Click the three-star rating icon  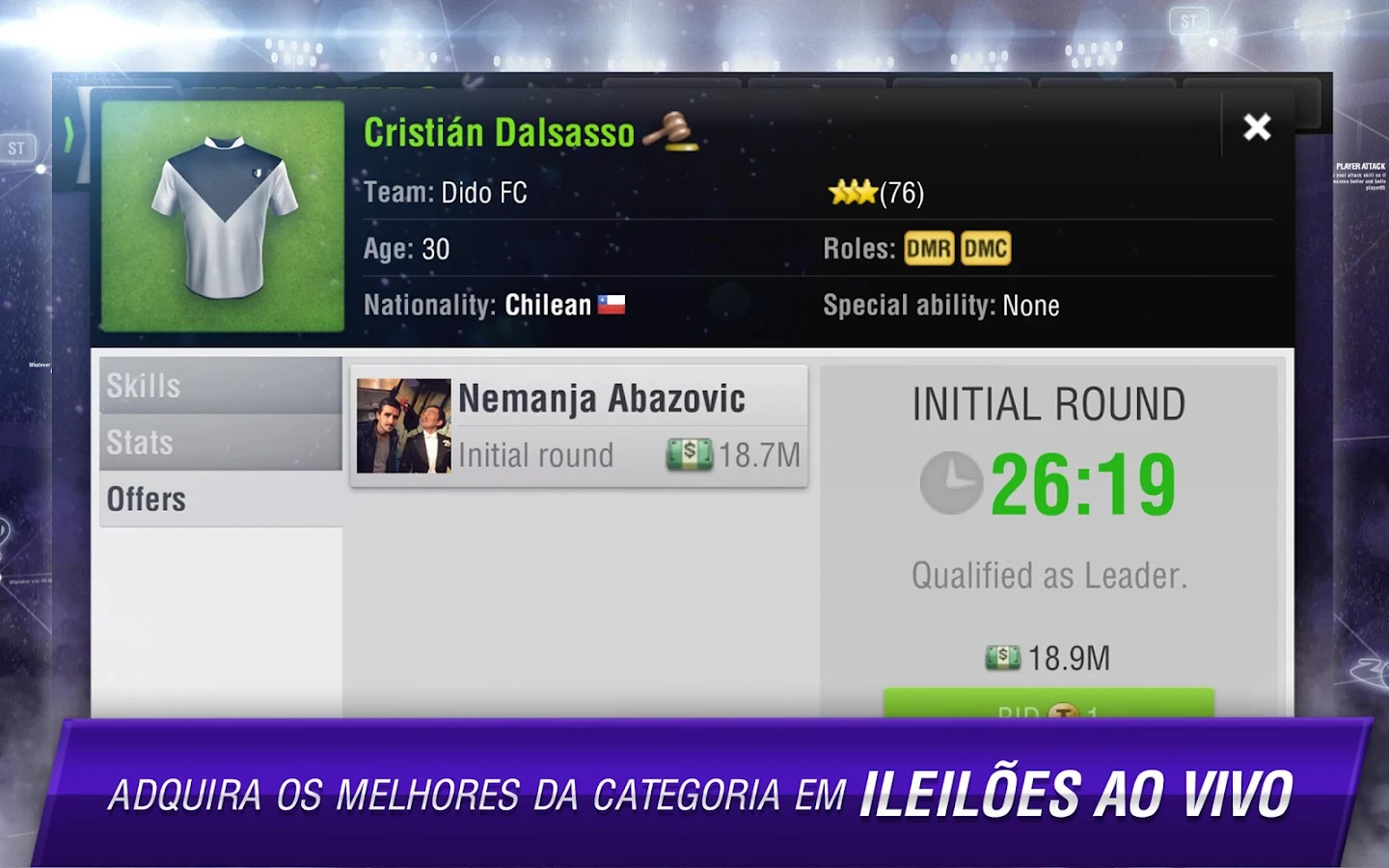click(x=853, y=192)
